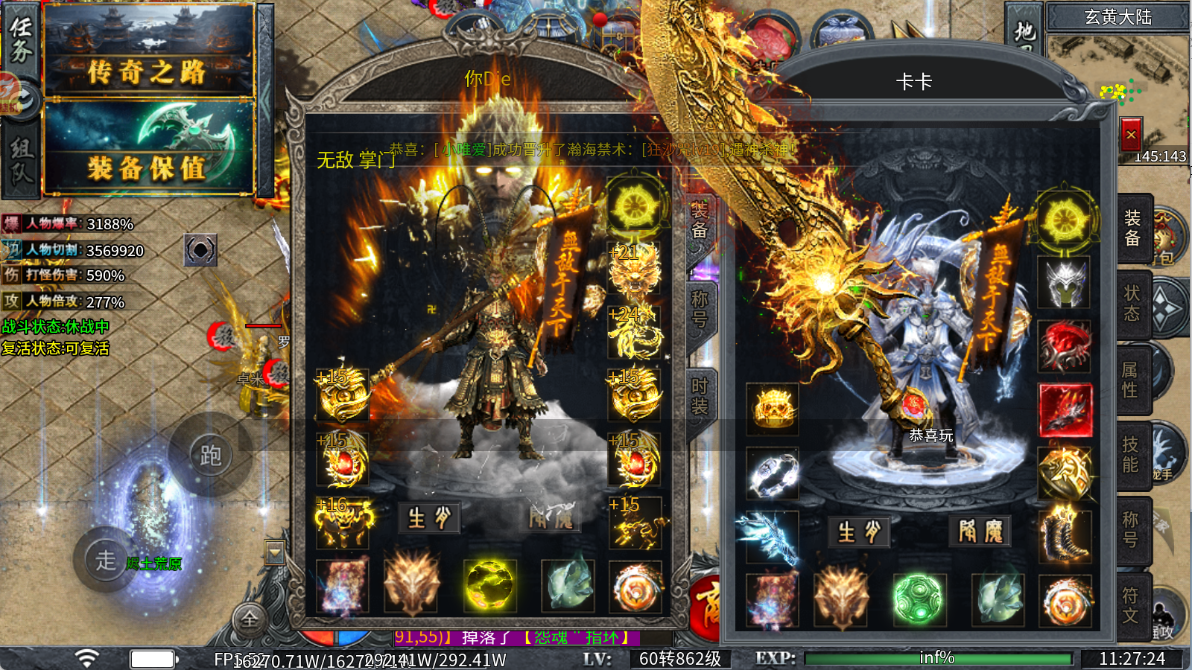Switch to the 状态 status tab
Image resolution: width=1192 pixels, height=670 pixels.
click(x=1132, y=302)
